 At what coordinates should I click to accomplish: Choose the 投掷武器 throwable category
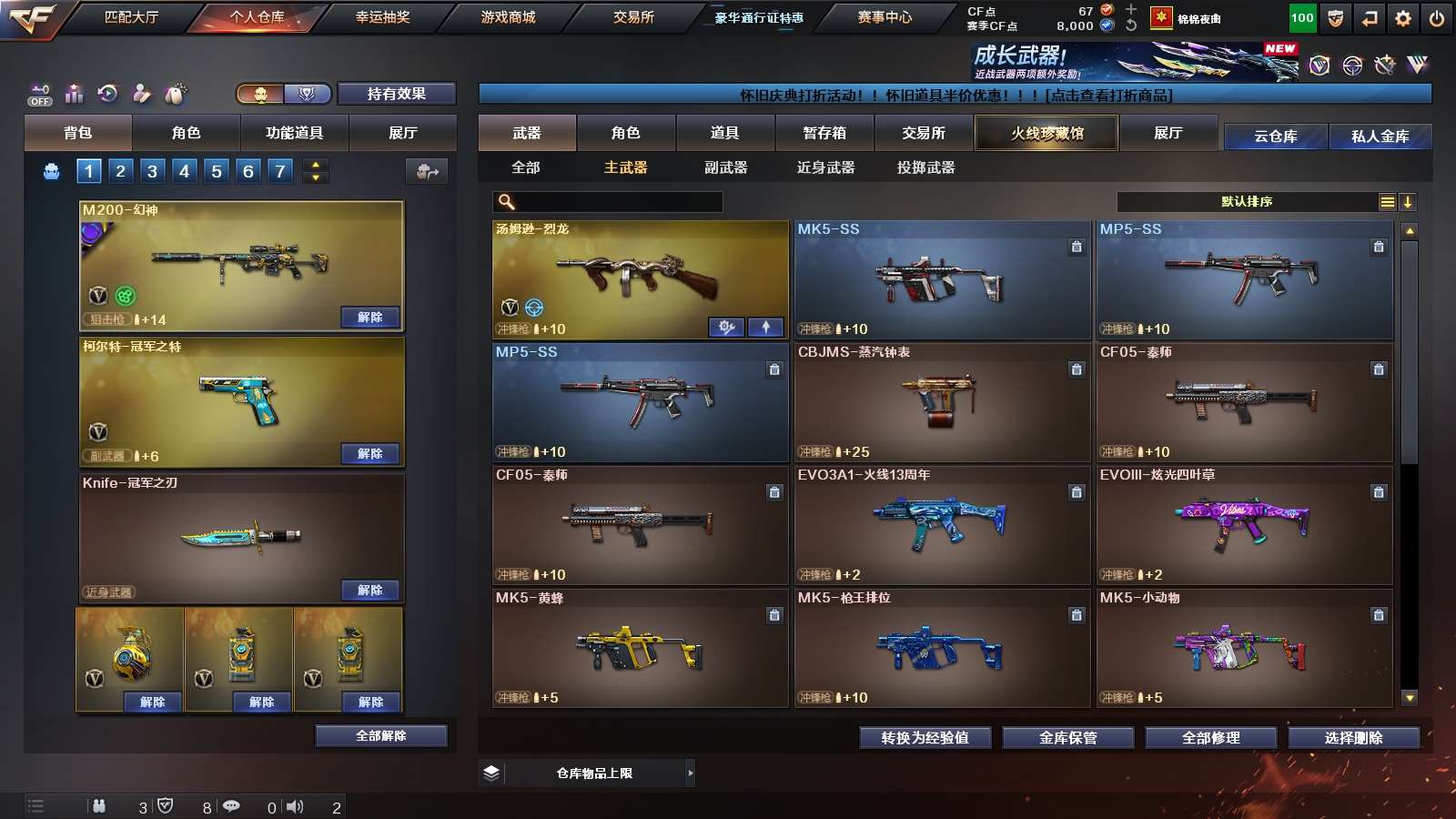[x=925, y=167]
